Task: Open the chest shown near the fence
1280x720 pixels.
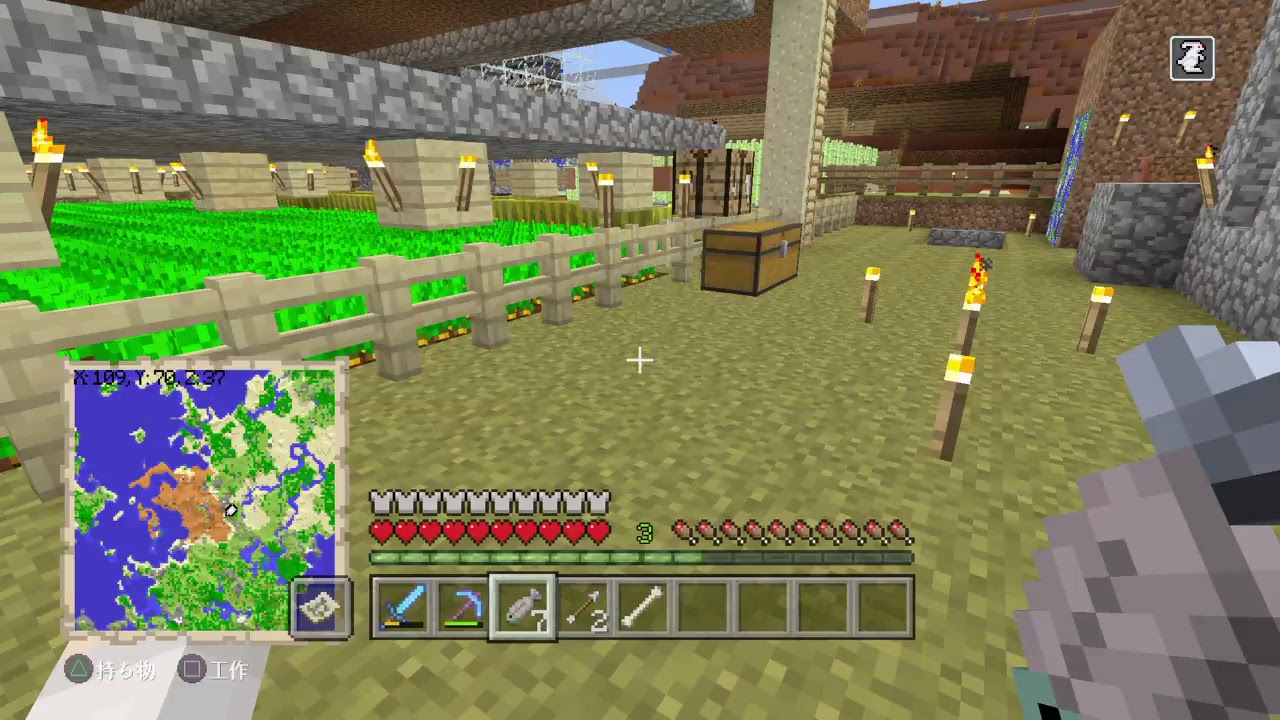Action: [752, 258]
